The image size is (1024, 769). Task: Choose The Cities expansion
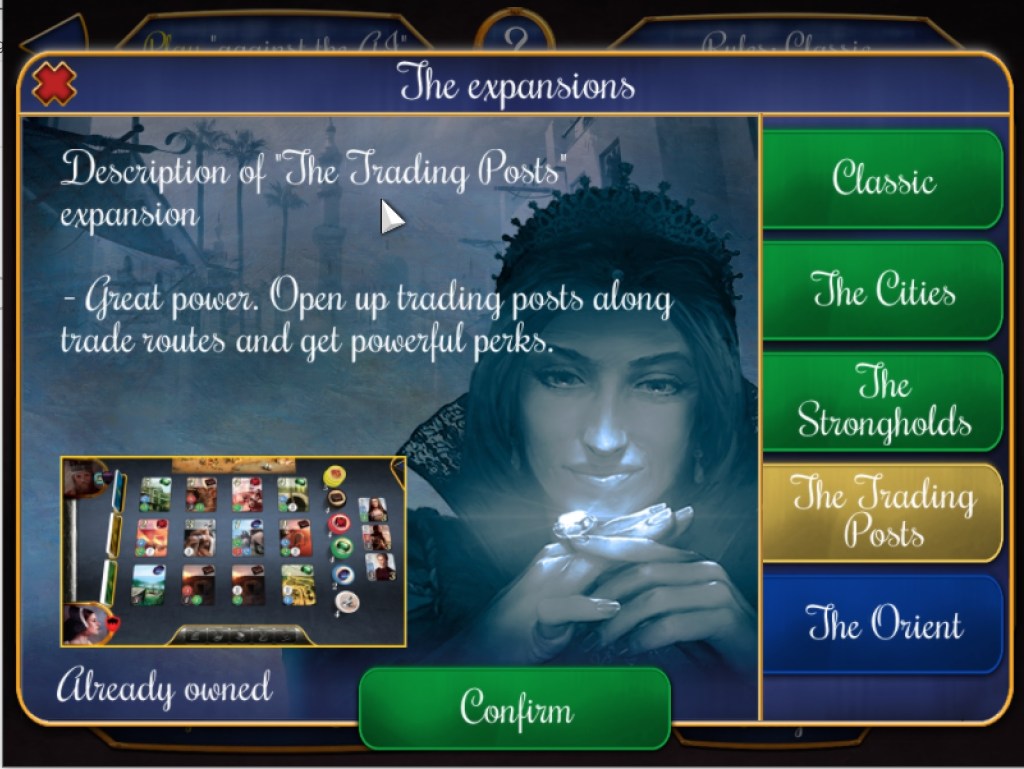[x=883, y=291]
